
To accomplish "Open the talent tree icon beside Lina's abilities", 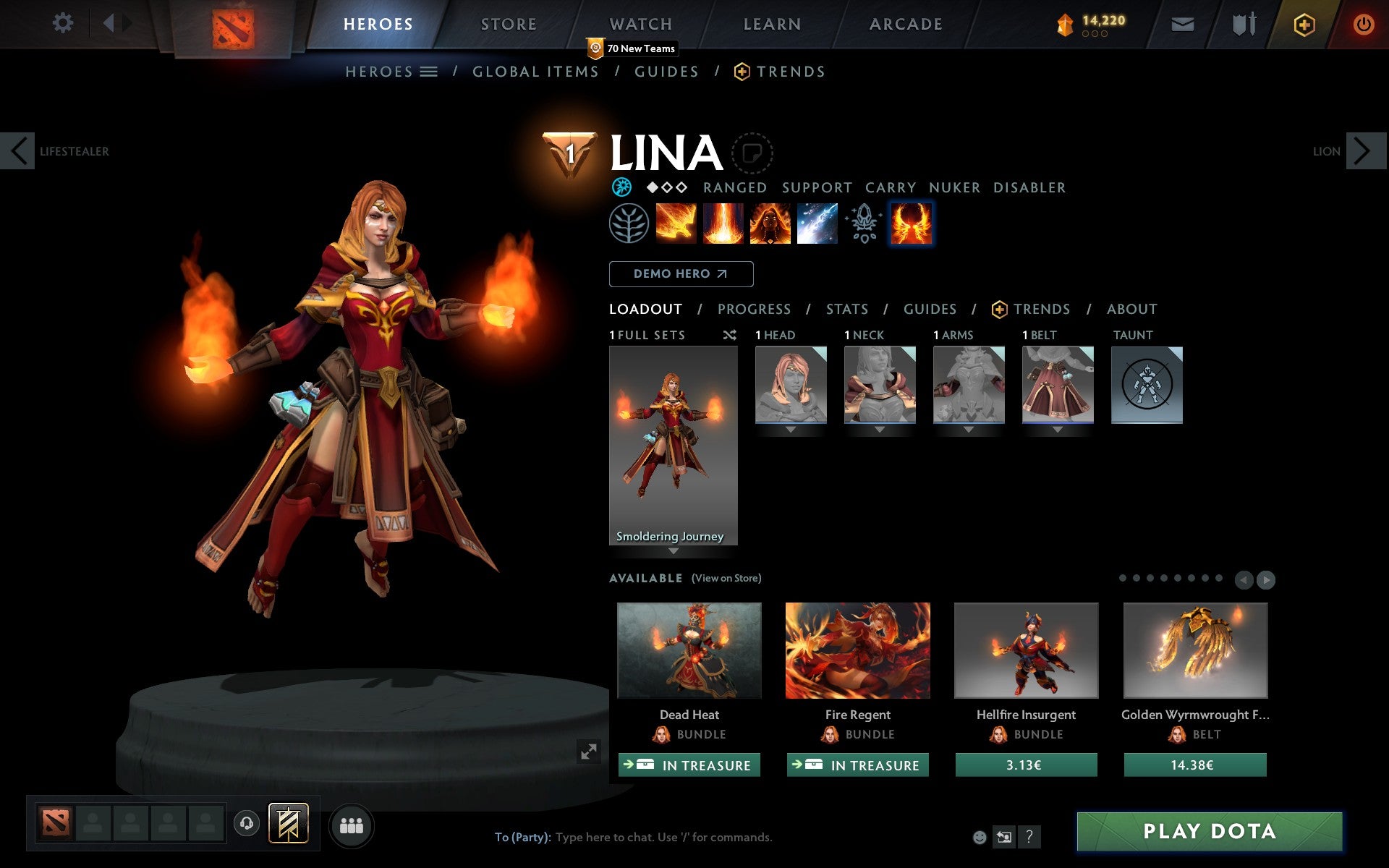I will point(629,224).
